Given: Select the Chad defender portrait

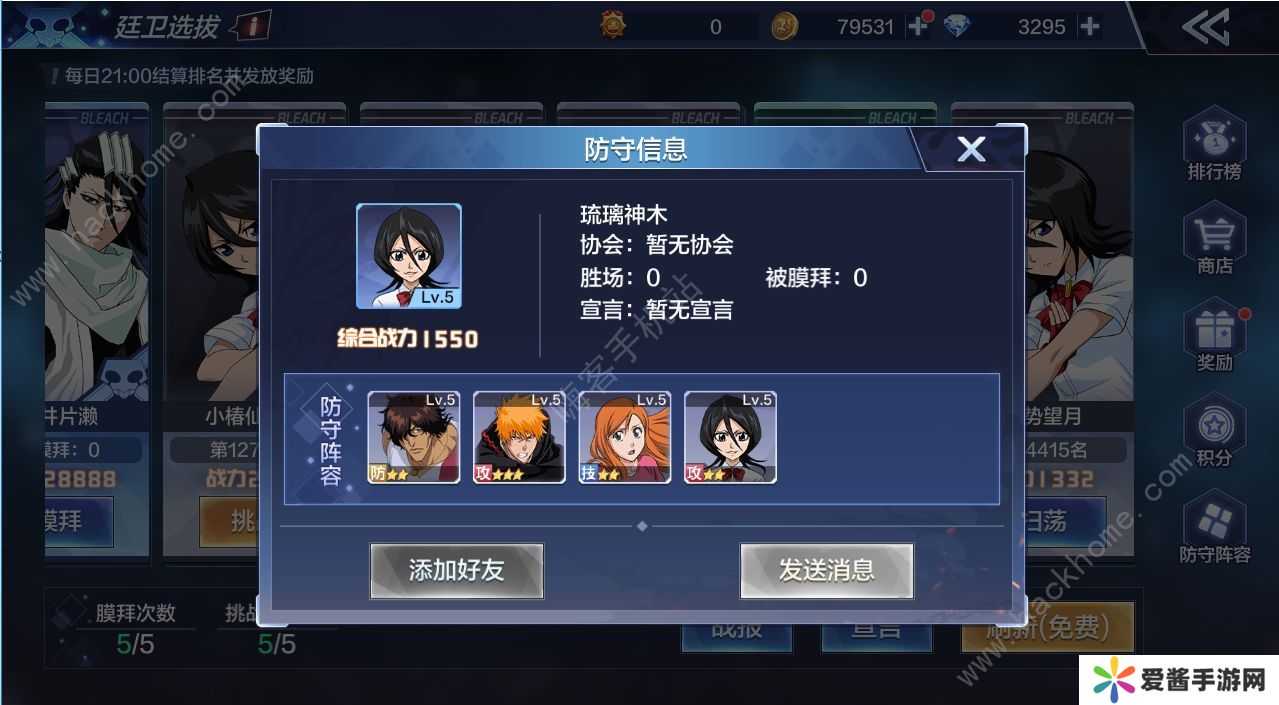Looking at the screenshot, I should click(x=414, y=437).
